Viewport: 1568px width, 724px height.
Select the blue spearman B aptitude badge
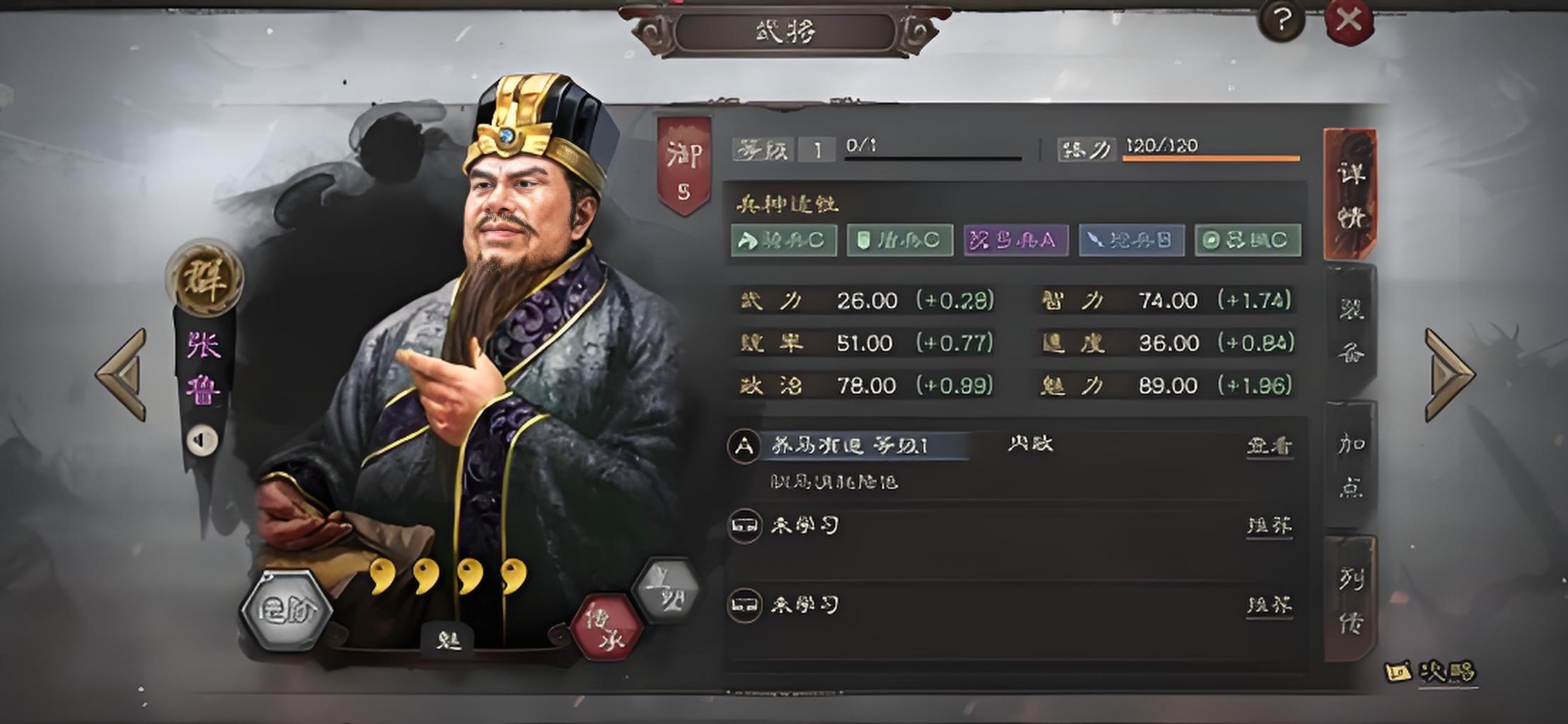click(x=1131, y=240)
